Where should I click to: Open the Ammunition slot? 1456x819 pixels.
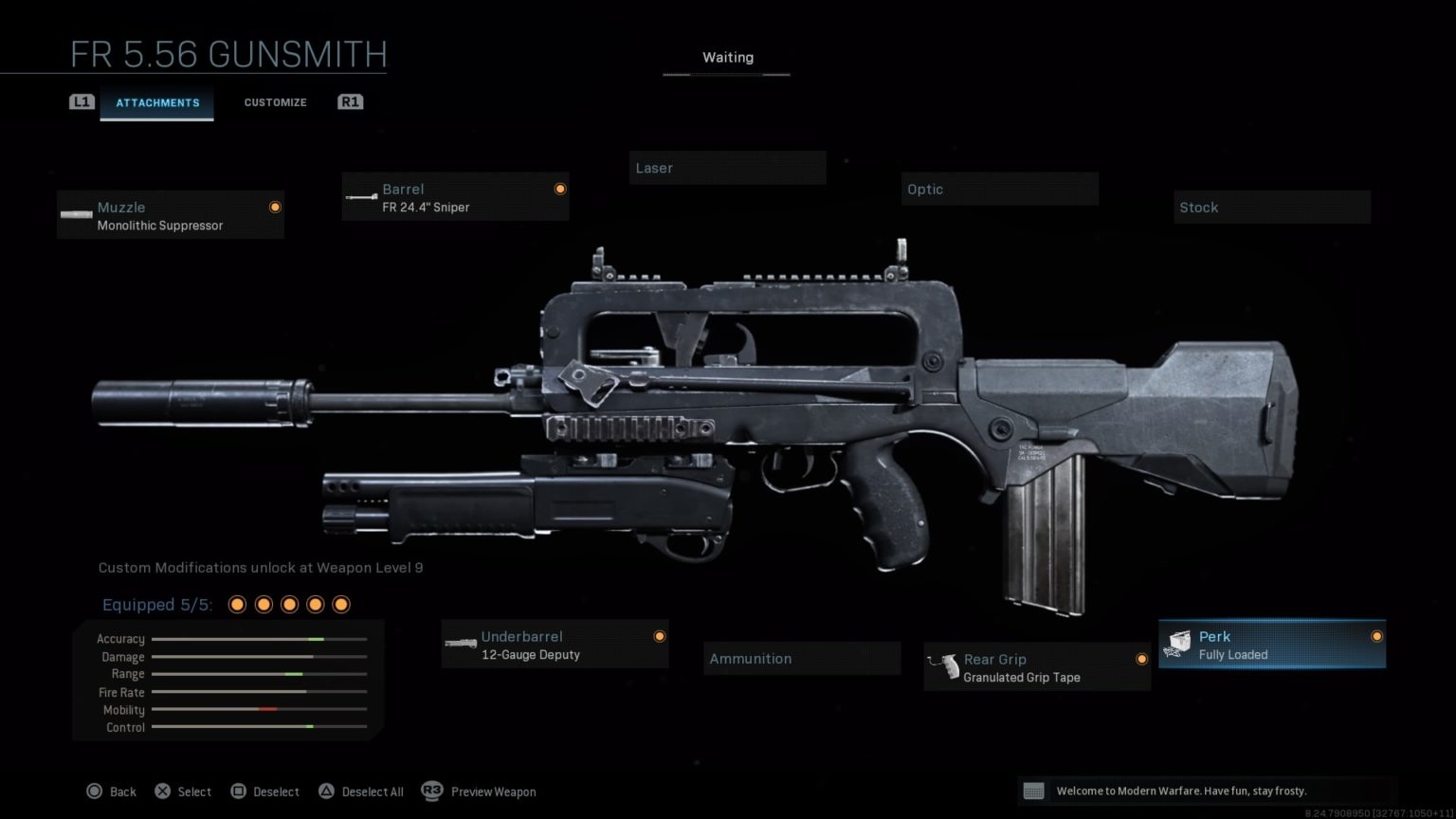801,658
